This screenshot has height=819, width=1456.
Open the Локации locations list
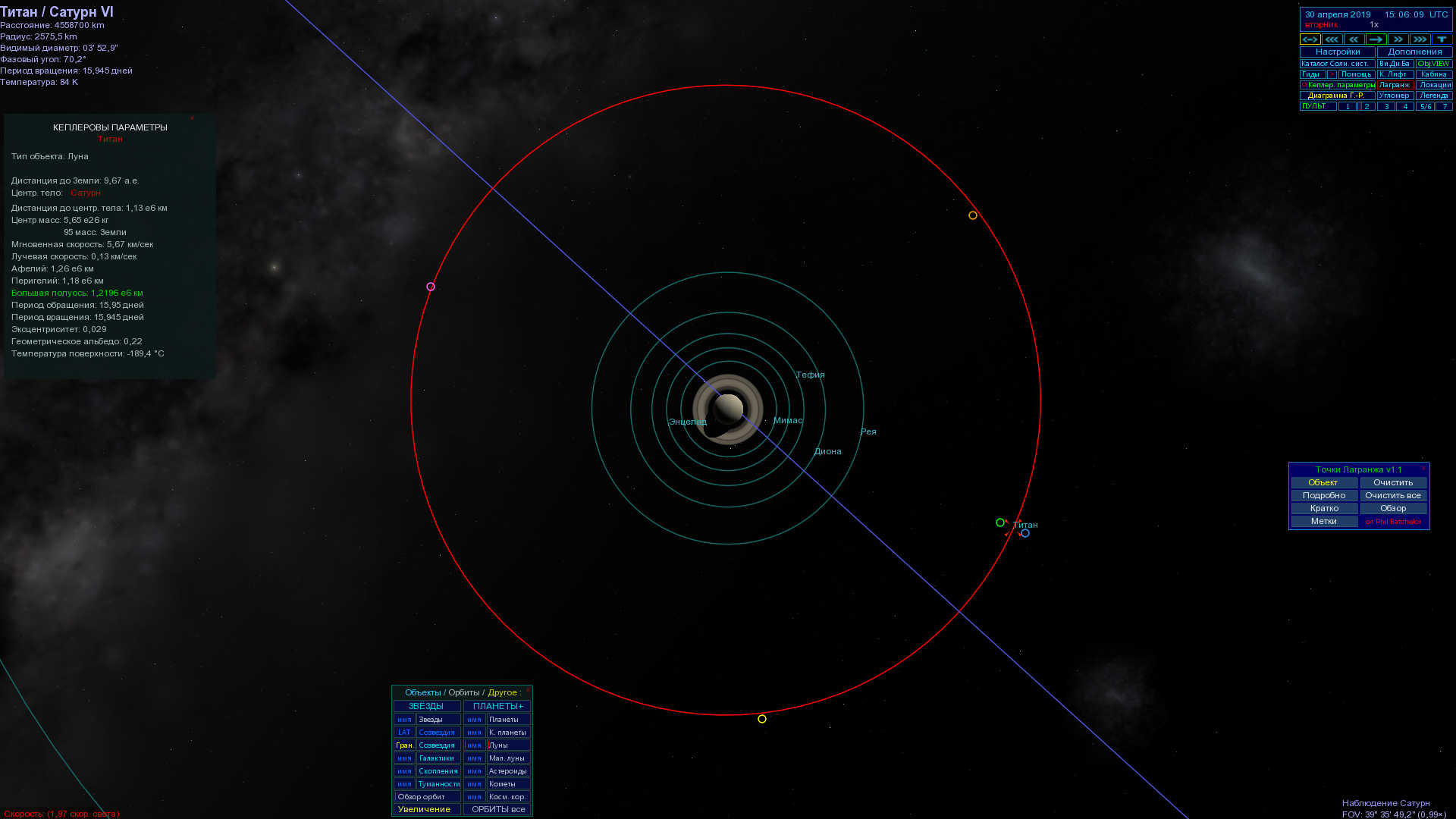tap(1433, 85)
